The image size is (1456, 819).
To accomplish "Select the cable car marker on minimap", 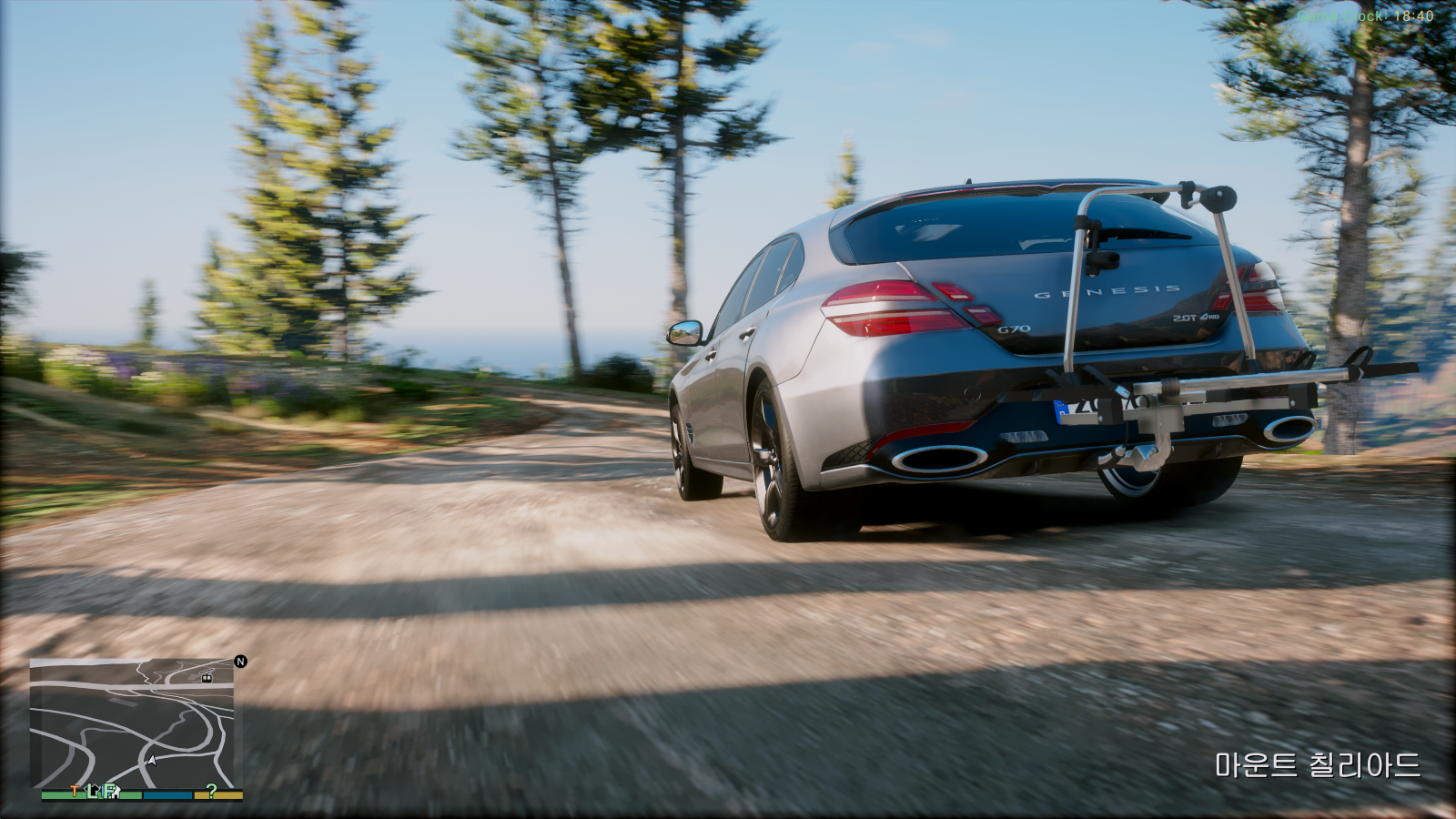I will tap(207, 677).
